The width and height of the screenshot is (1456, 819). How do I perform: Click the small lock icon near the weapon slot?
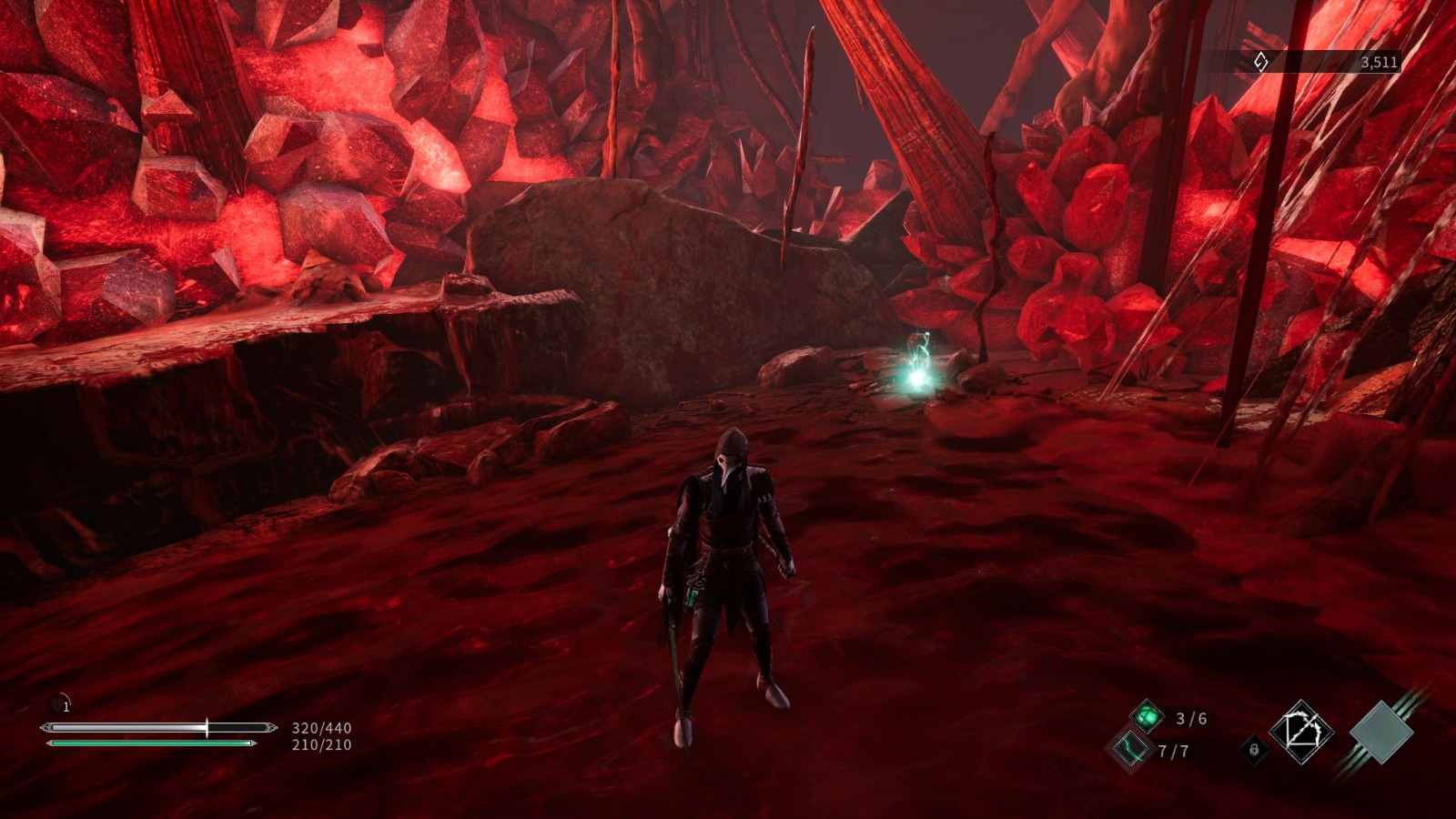1255,750
